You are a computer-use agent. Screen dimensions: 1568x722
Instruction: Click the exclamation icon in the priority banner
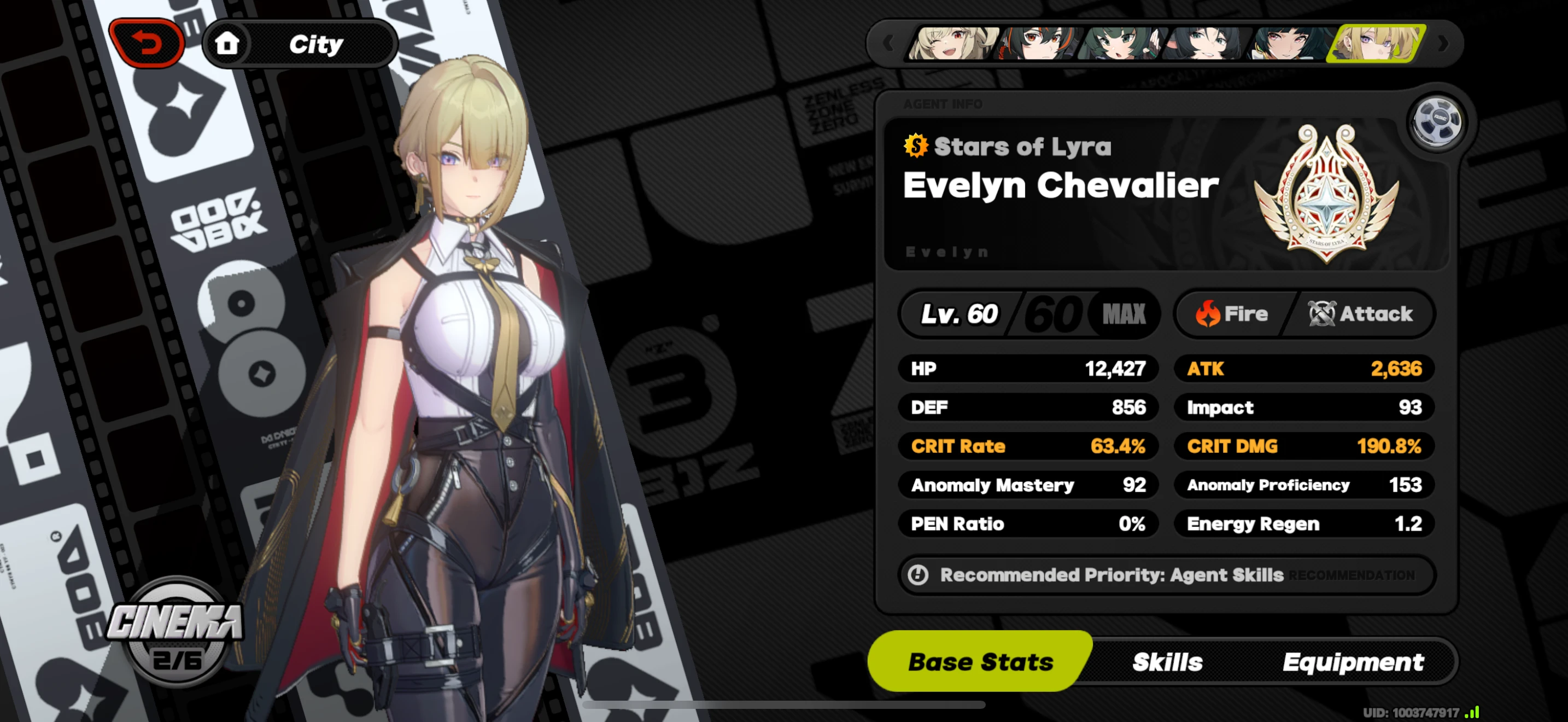918,574
